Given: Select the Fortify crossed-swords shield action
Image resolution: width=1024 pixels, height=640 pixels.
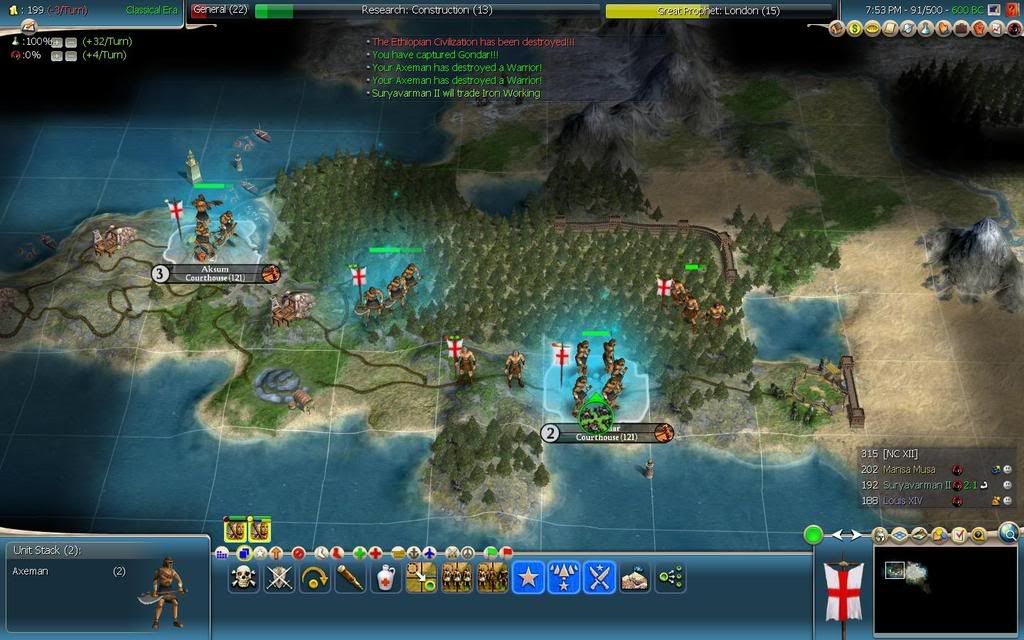Looking at the screenshot, I should (x=279, y=577).
